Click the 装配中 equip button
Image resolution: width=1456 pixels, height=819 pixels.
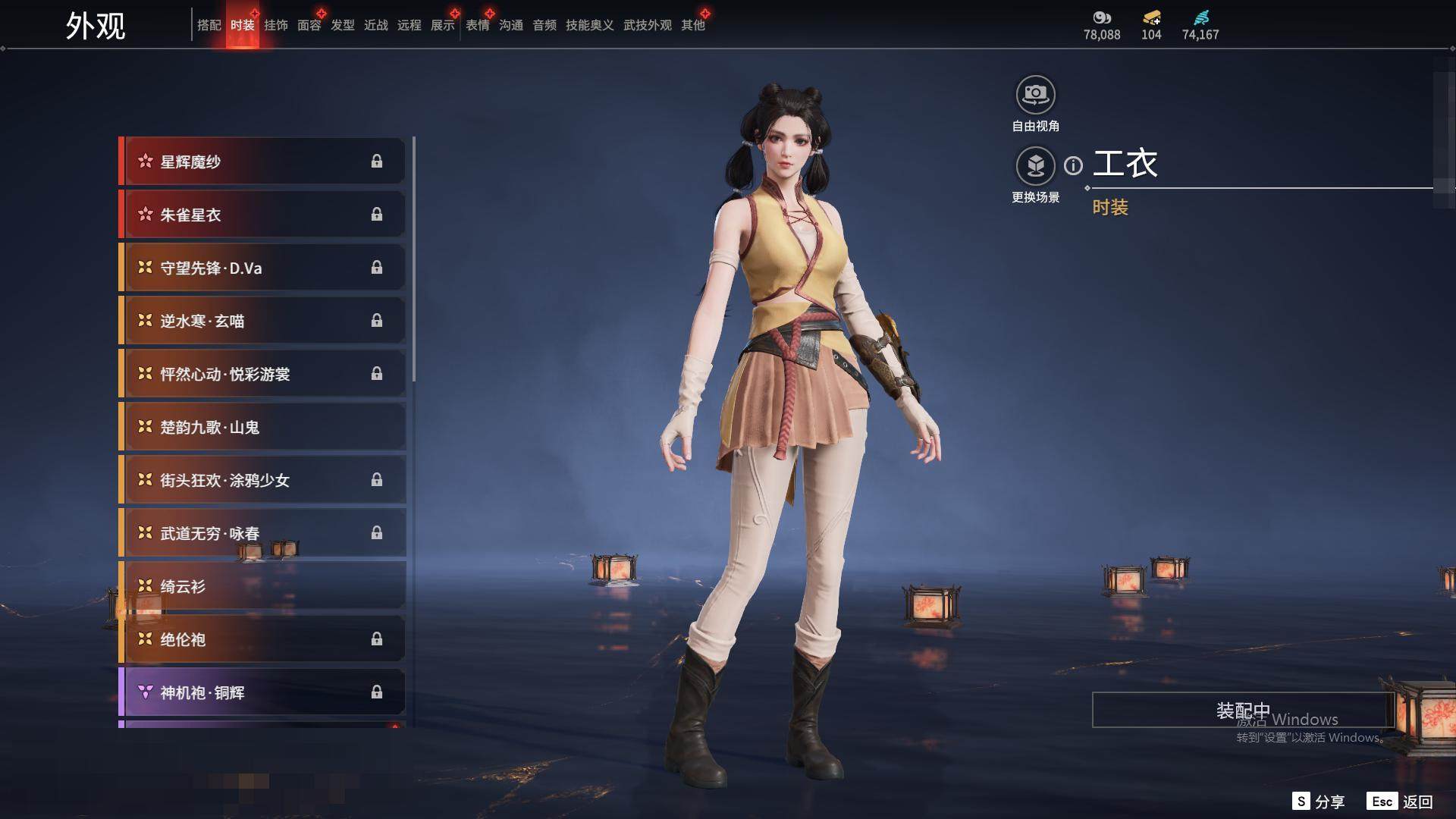(1242, 710)
